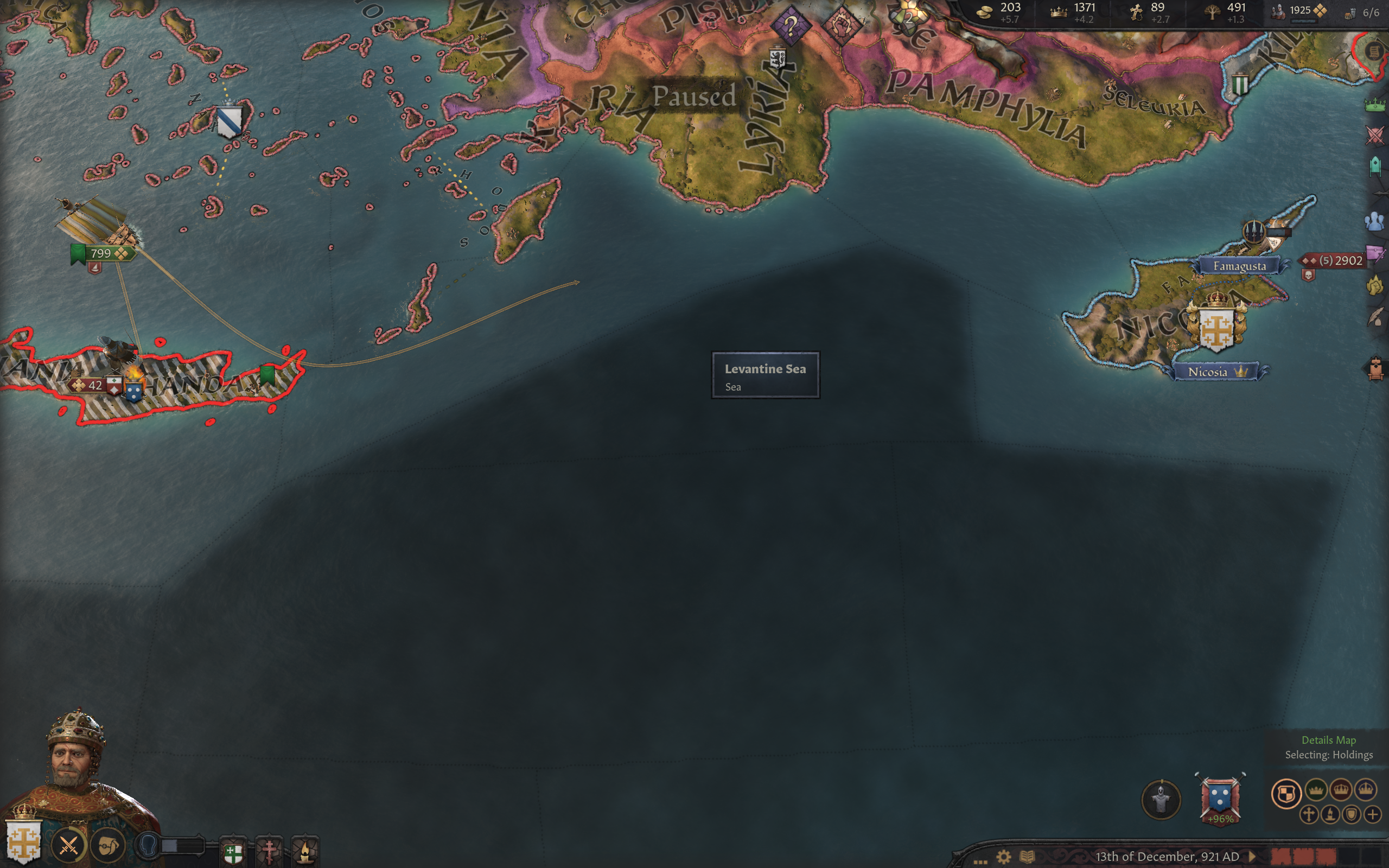Open the character inventory pouch button
1389x868 pixels.
(x=109, y=845)
